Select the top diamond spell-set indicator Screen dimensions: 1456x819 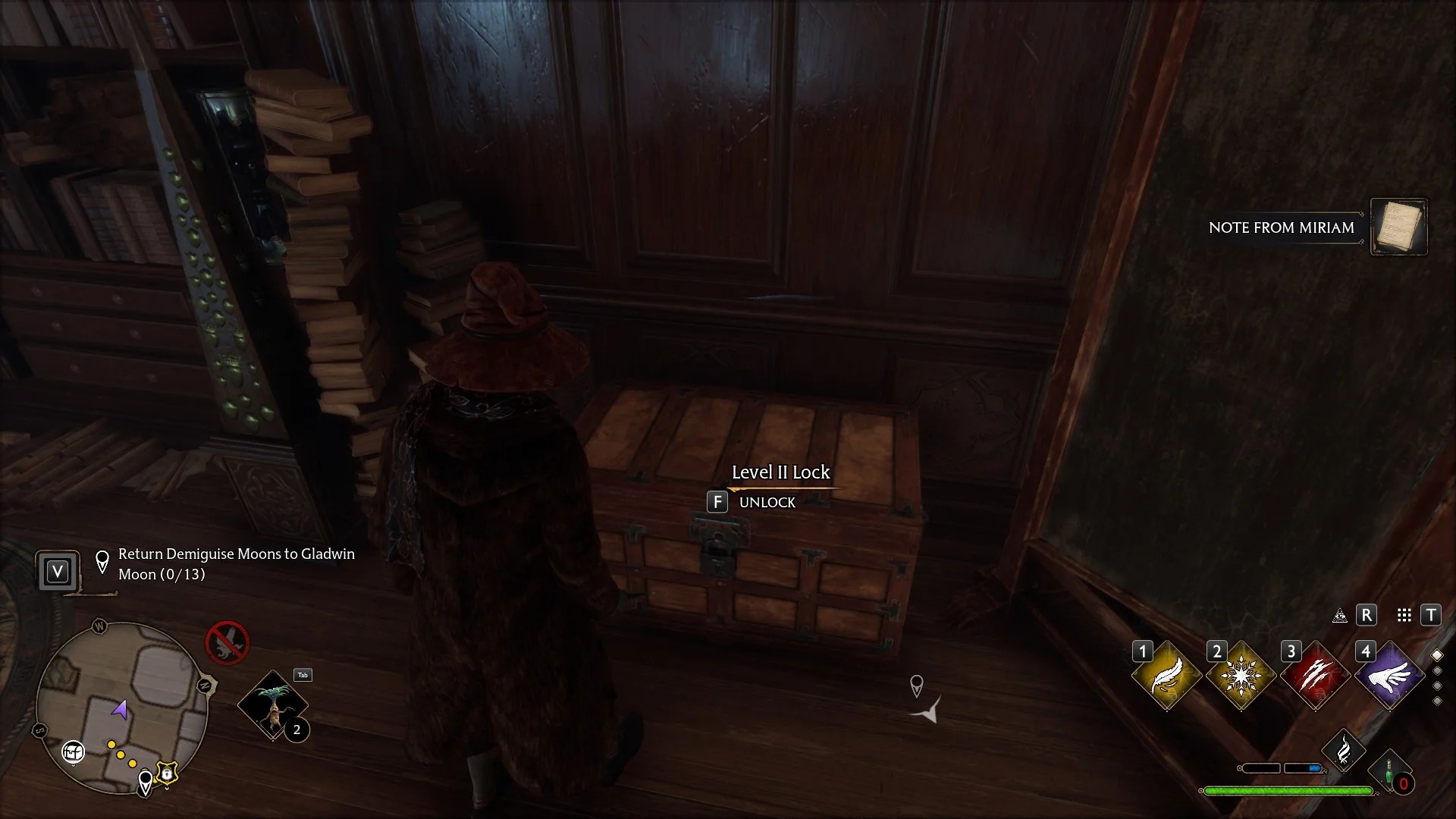point(1437,656)
